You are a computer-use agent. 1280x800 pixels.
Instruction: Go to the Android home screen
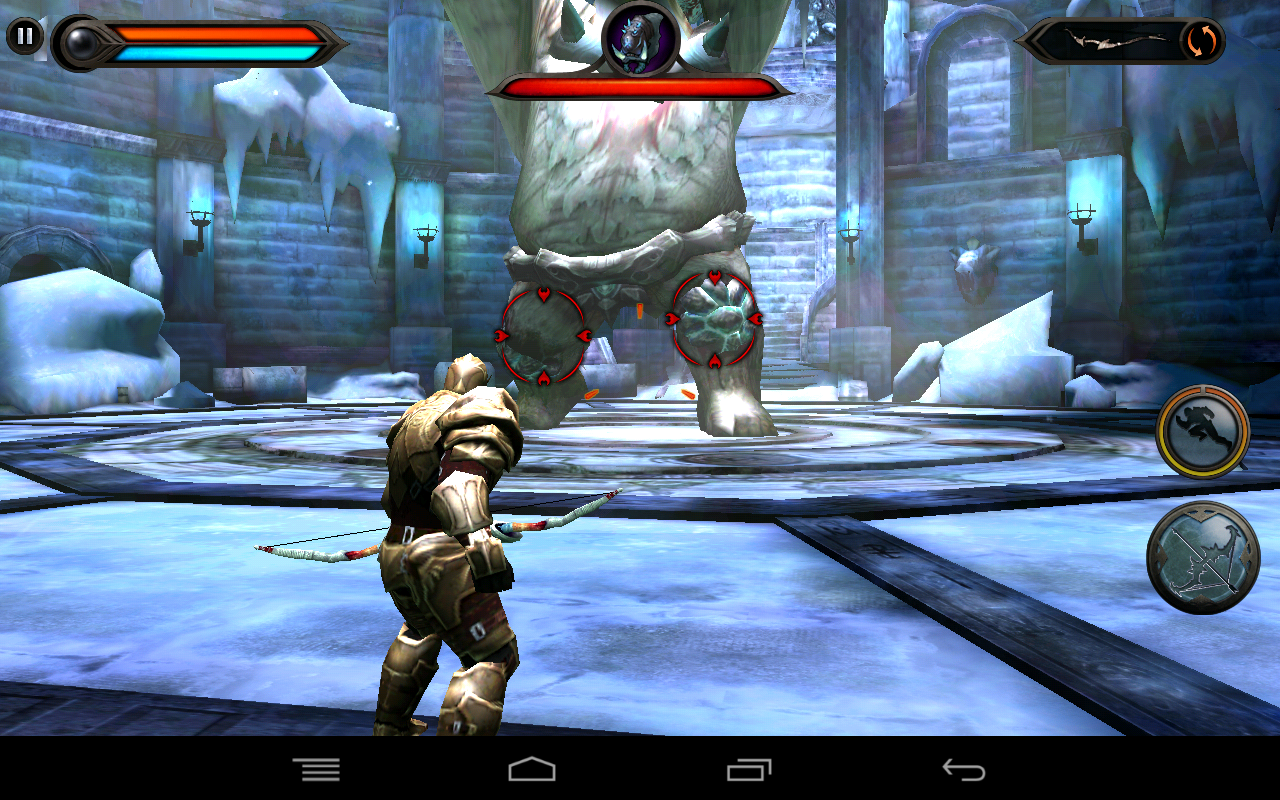coord(531,769)
